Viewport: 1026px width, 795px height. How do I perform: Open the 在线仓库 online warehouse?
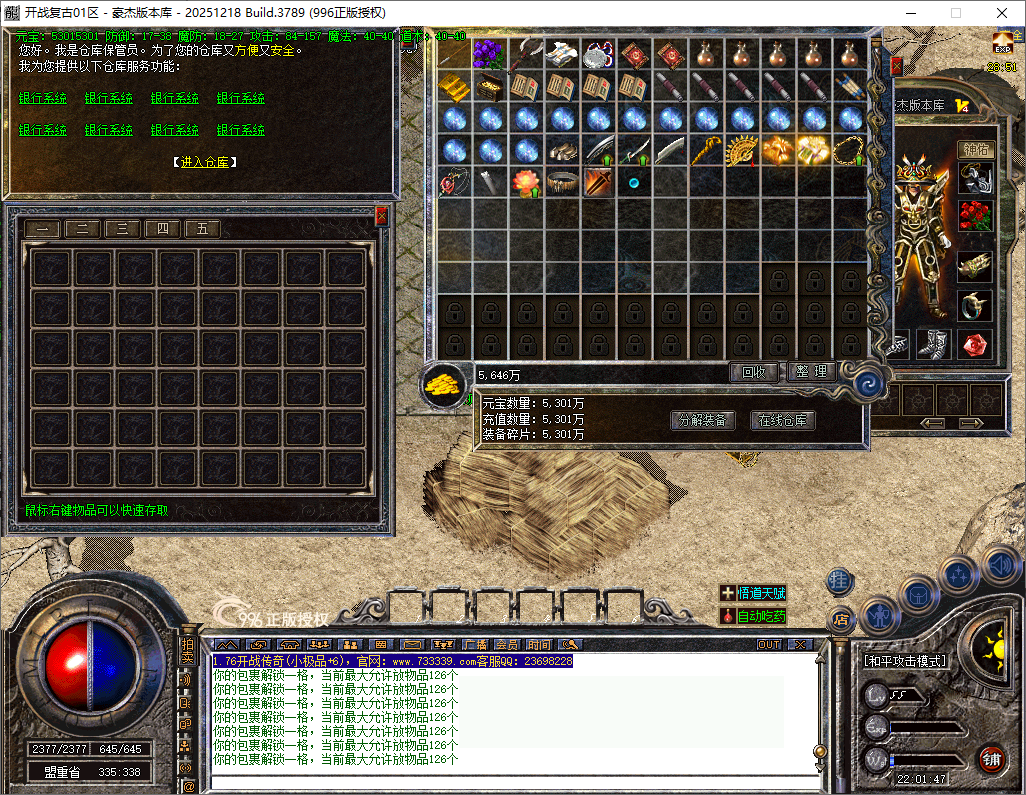(x=782, y=421)
